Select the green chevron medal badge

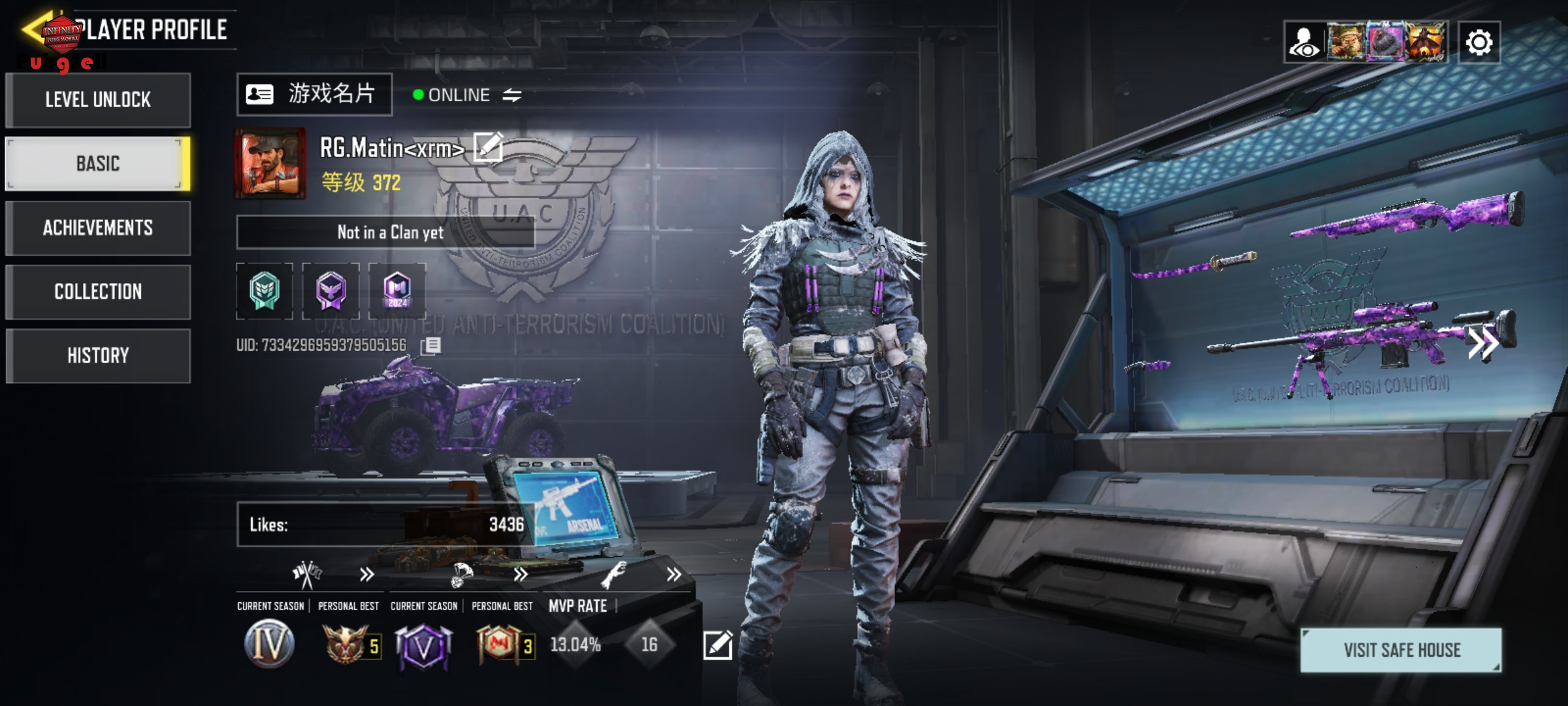[265, 291]
